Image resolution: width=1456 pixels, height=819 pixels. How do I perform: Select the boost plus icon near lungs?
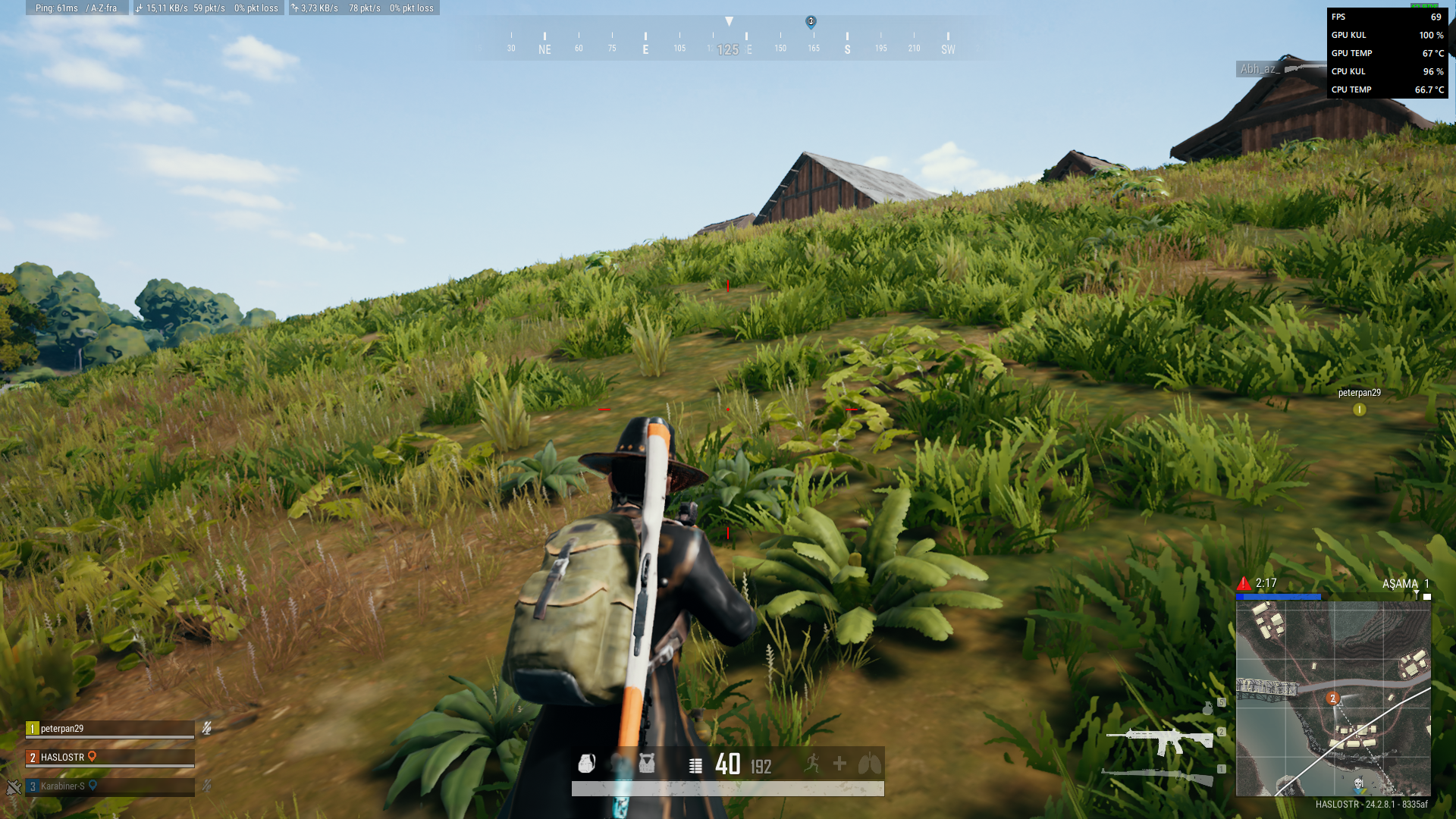839,764
